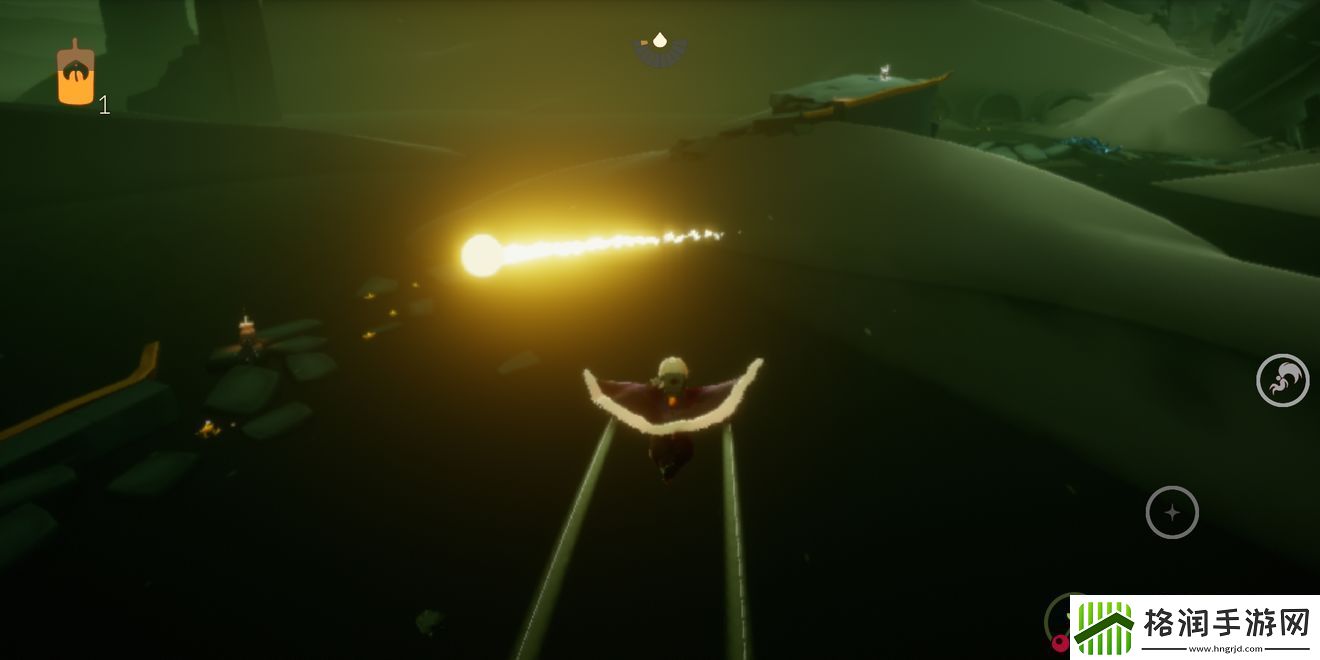Tap the four-point star call button
The width and height of the screenshot is (1320, 660).
pos(1172,512)
